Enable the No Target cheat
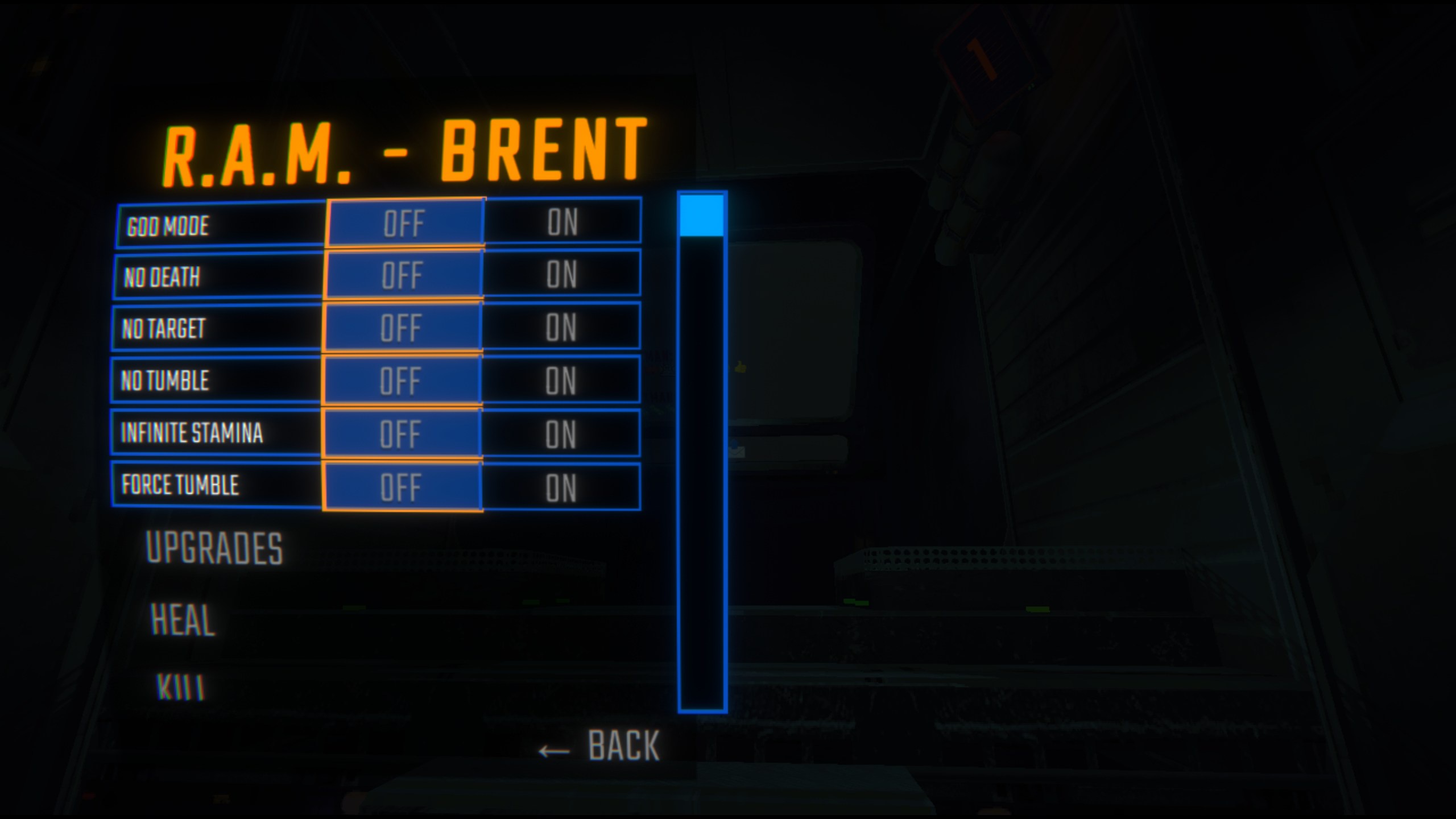Viewport: 1456px width, 819px height. [x=564, y=329]
